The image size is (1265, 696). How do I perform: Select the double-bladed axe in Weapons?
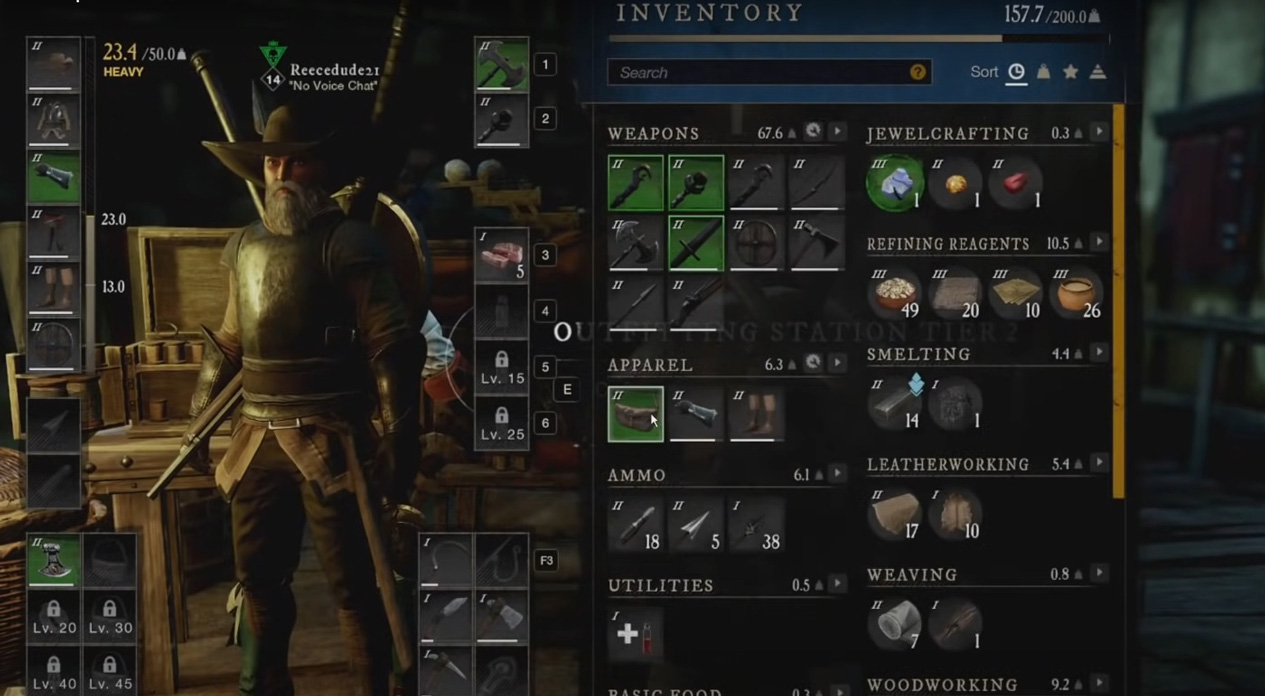pos(635,243)
